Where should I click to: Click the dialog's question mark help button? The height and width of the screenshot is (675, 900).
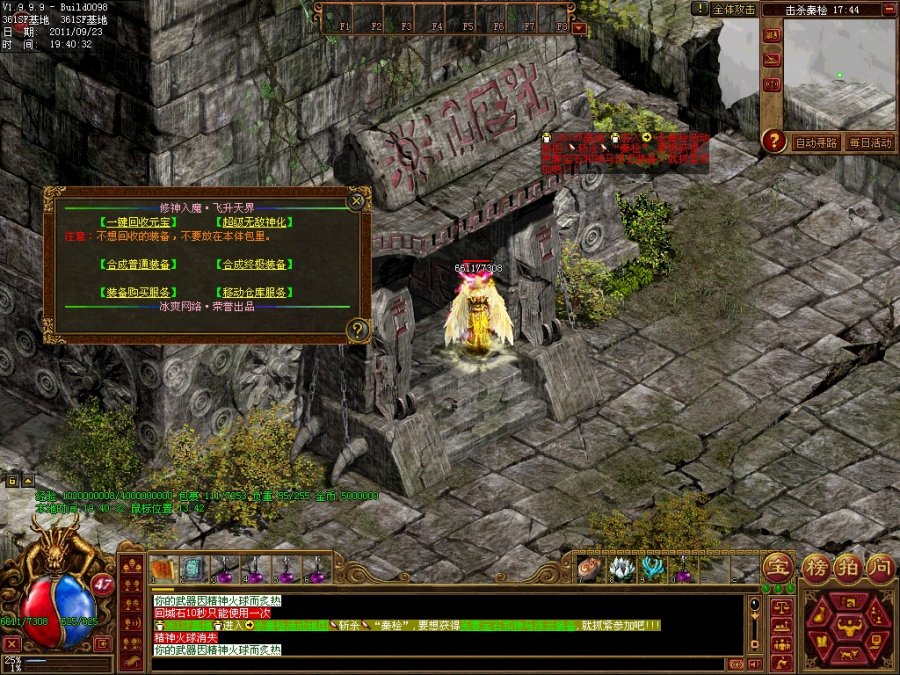pyautogui.click(x=357, y=329)
